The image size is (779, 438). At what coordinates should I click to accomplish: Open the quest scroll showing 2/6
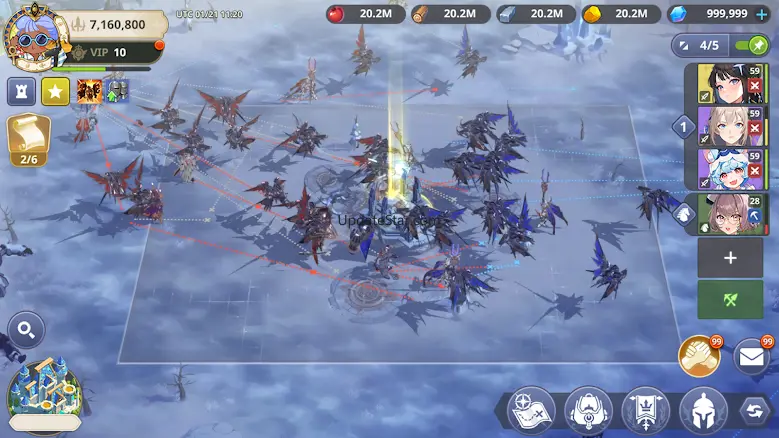[x=28, y=140]
